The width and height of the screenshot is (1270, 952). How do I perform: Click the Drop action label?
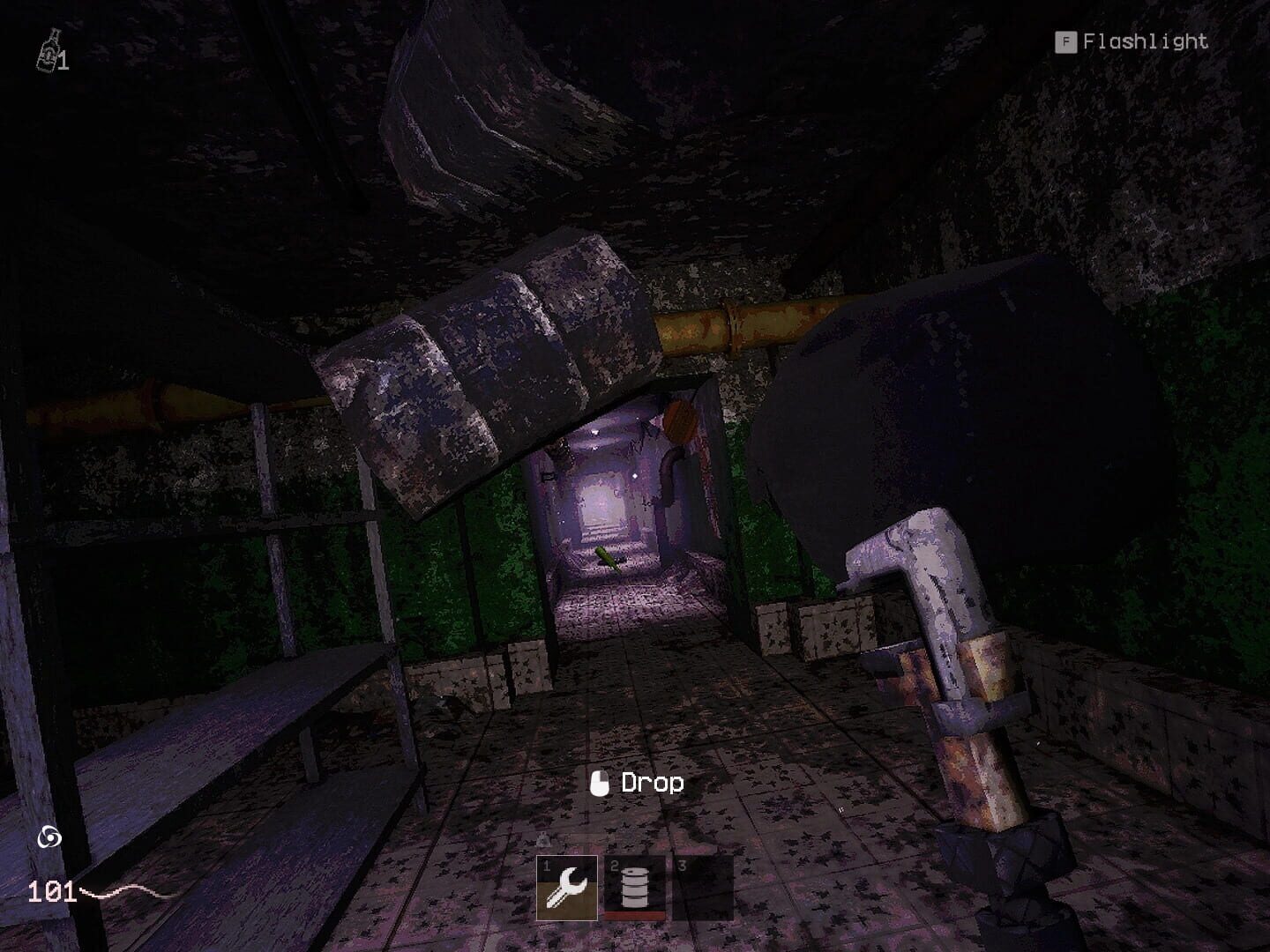(653, 782)
